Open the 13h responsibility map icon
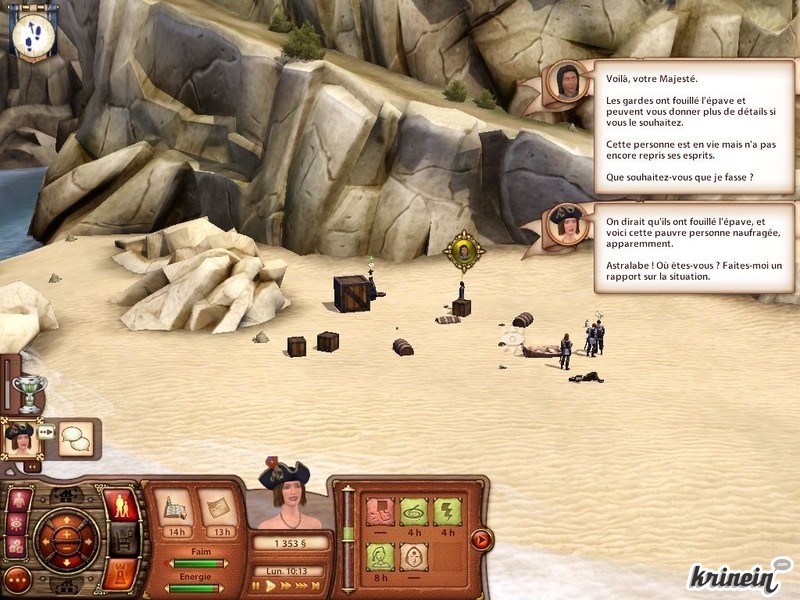This screenshot has width=800, height=600. [216, 507]
